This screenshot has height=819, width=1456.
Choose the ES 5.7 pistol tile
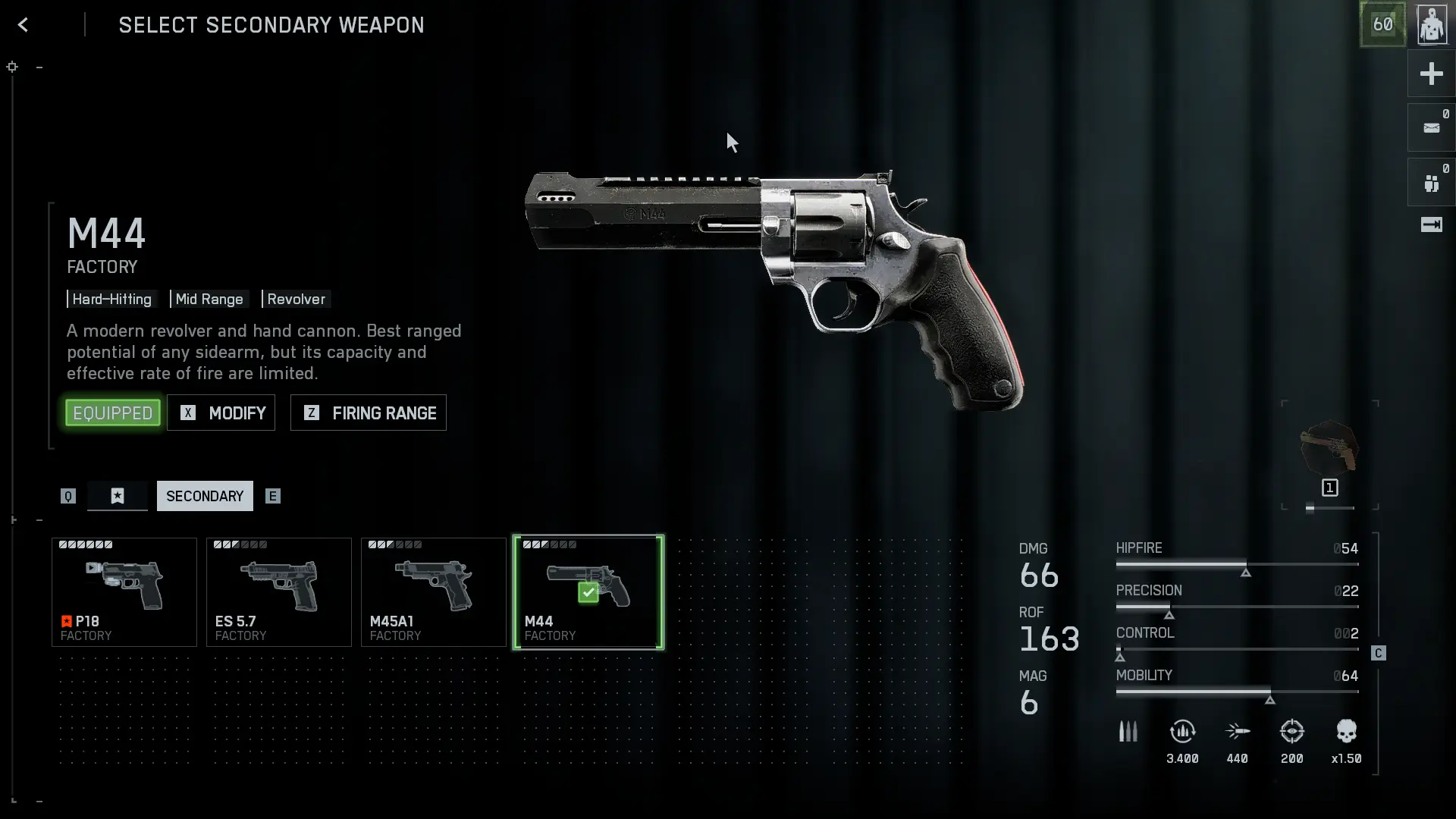(x=279, y=592)
